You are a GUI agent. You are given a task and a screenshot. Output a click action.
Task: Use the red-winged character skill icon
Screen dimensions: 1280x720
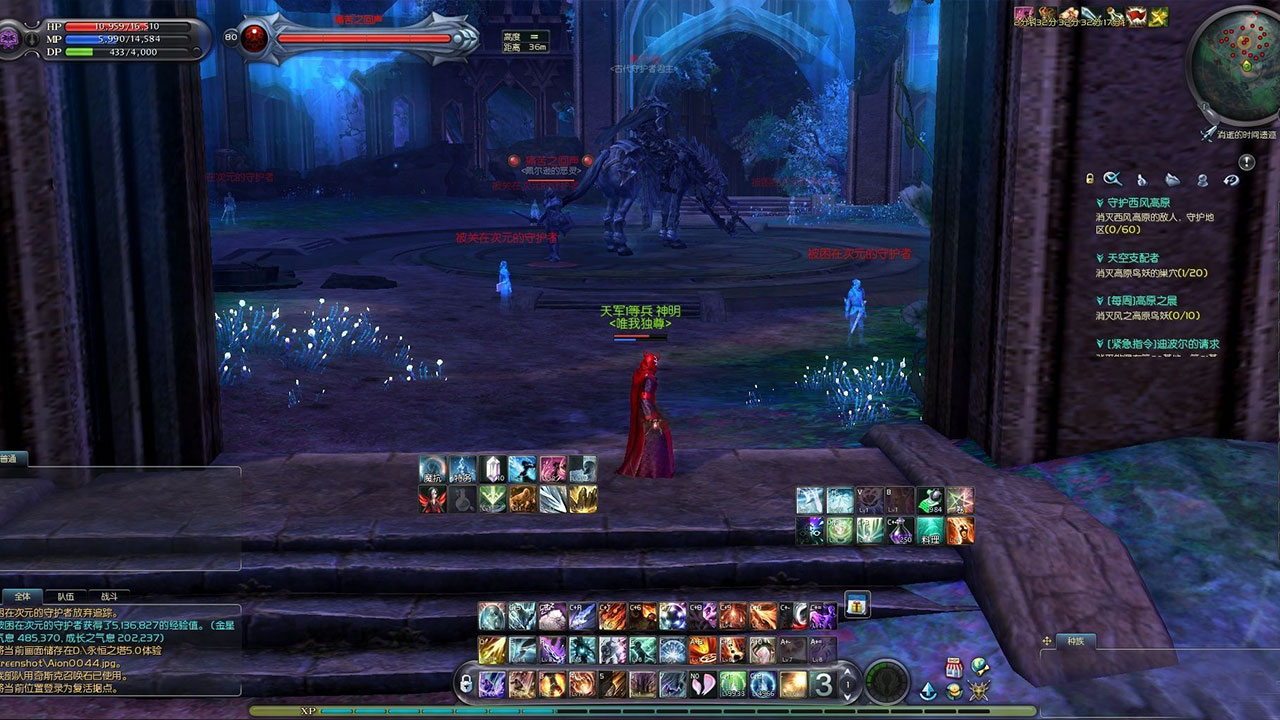(432, 499)
